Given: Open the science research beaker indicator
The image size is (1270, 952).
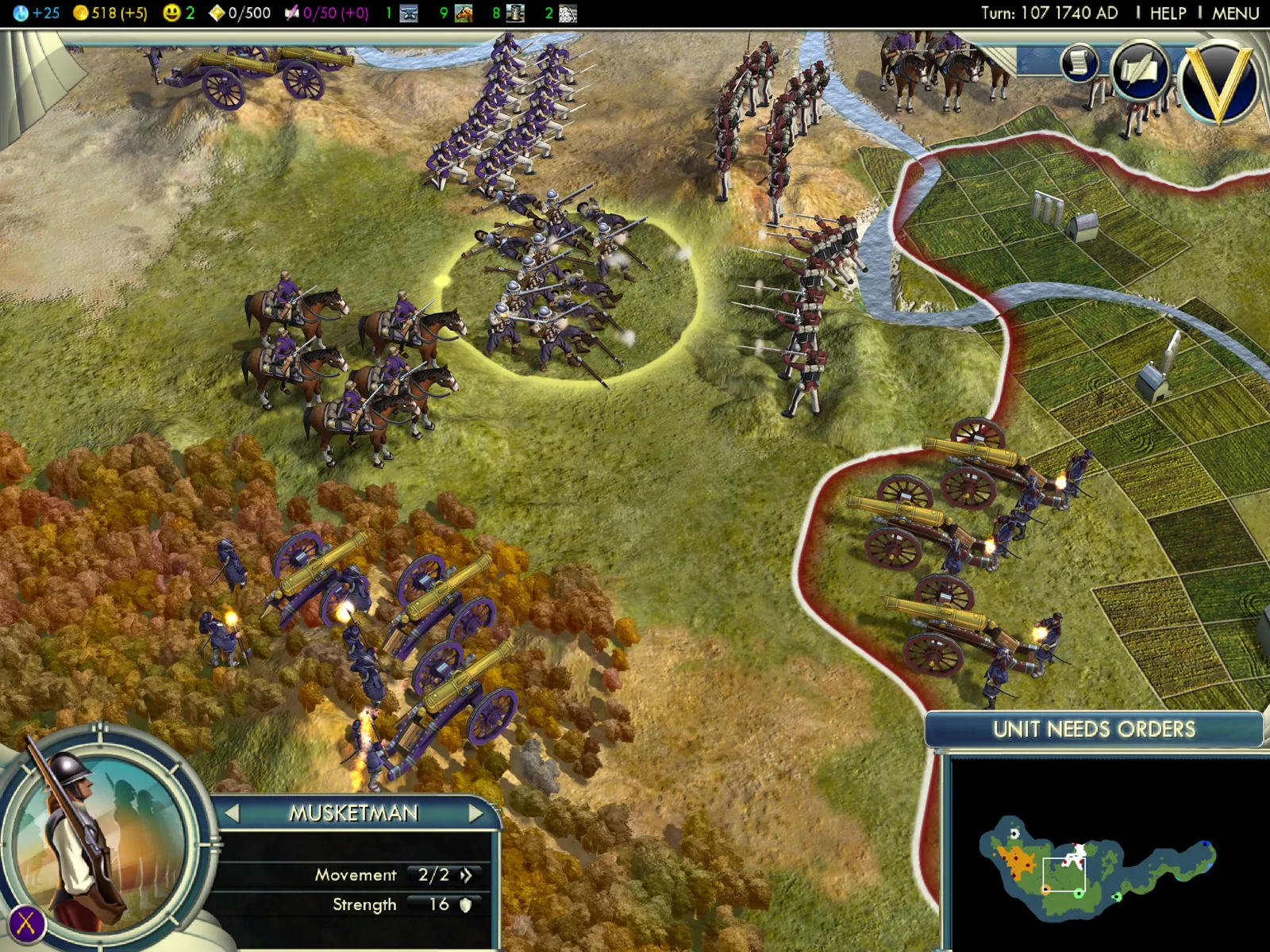Looking at the screenshot, I should tap(21, 13).
